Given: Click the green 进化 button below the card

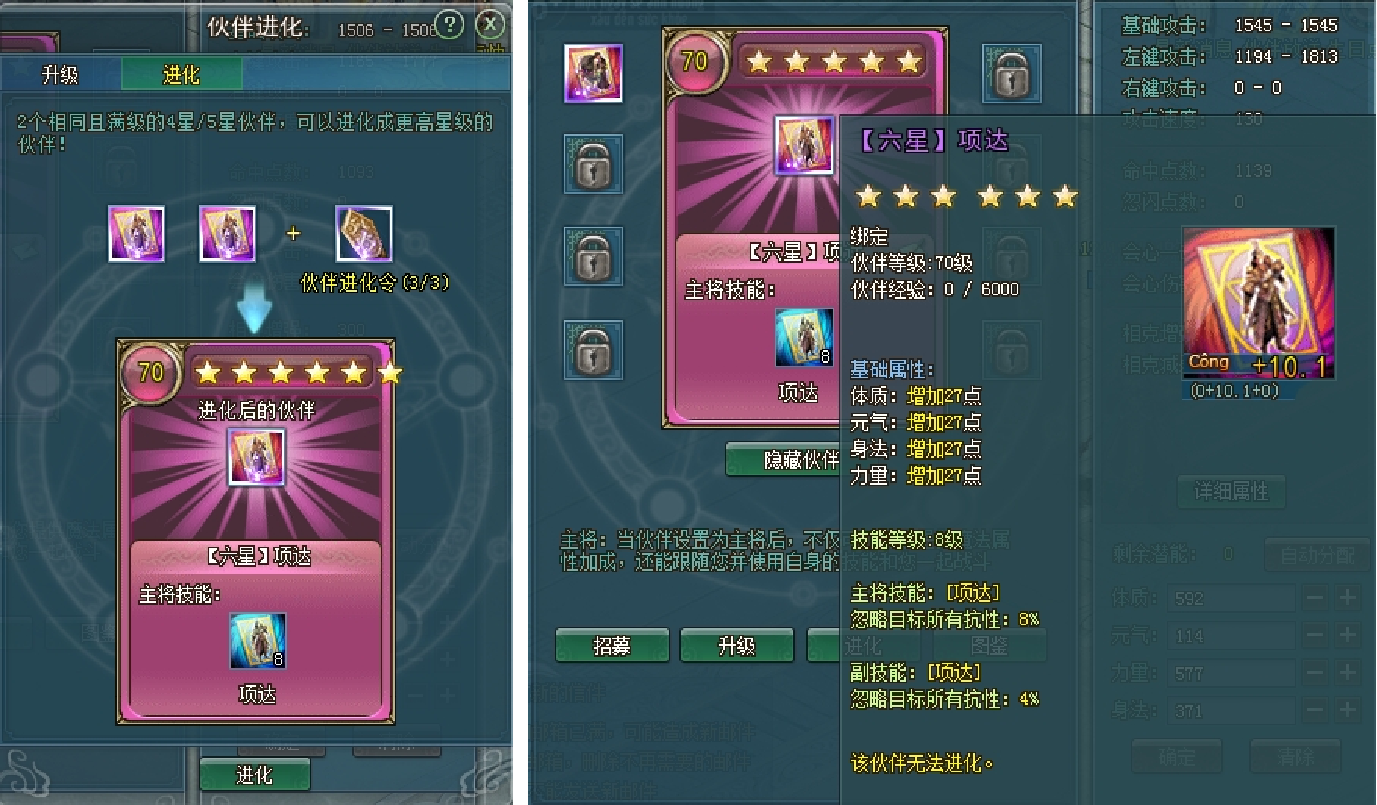Looking at the screenshot, I should [254, 775].
